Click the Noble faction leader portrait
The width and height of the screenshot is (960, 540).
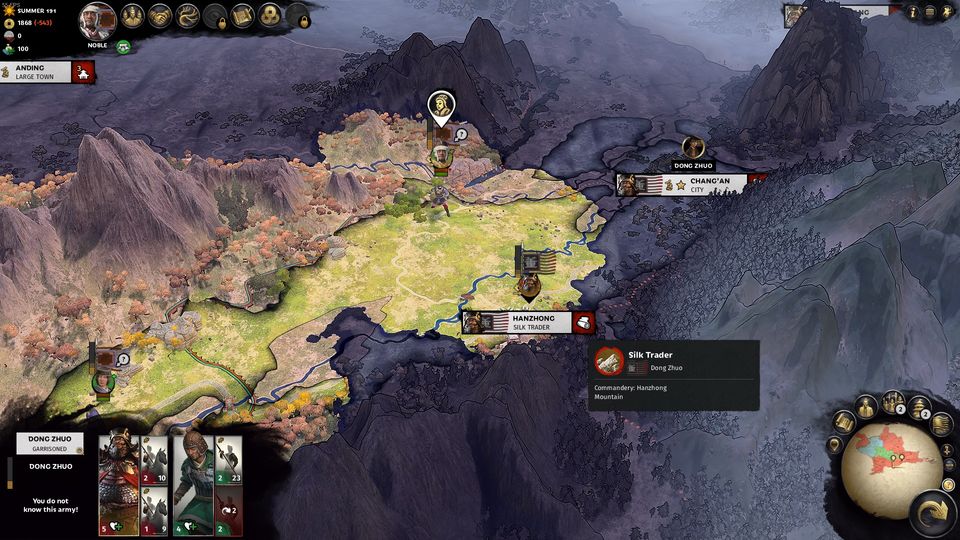(x=98, y=19)
